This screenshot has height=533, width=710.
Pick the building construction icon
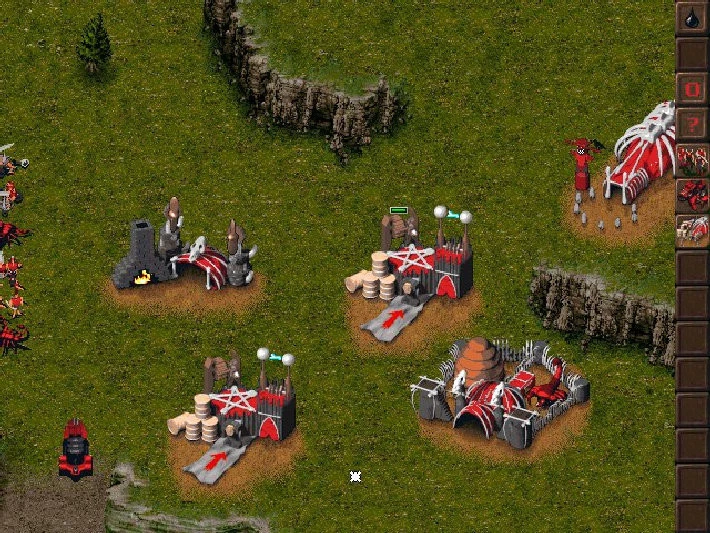pyautogui.click(x=692, y=231)
